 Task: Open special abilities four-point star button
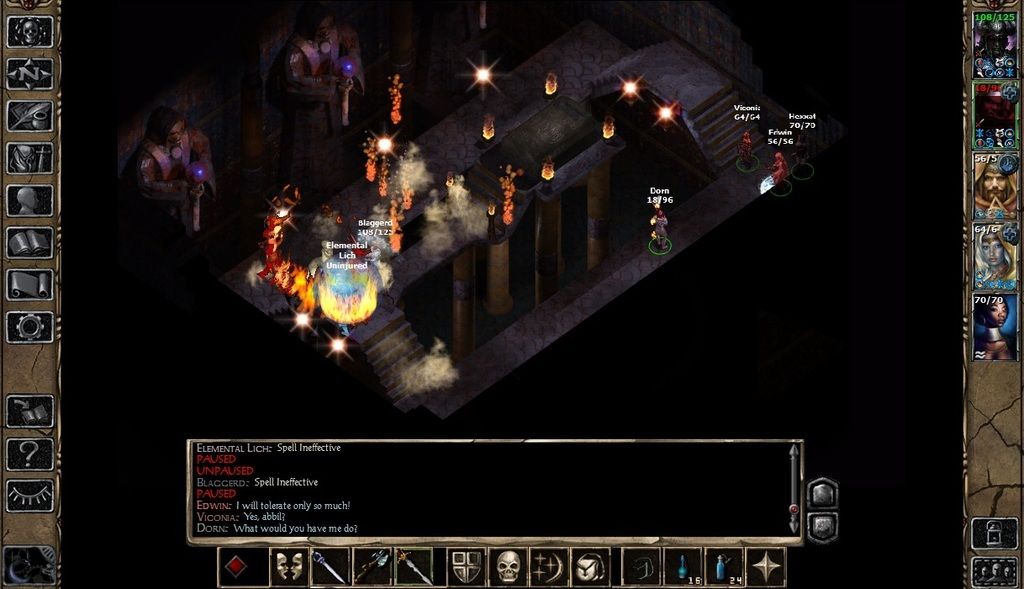coord(766,567)
